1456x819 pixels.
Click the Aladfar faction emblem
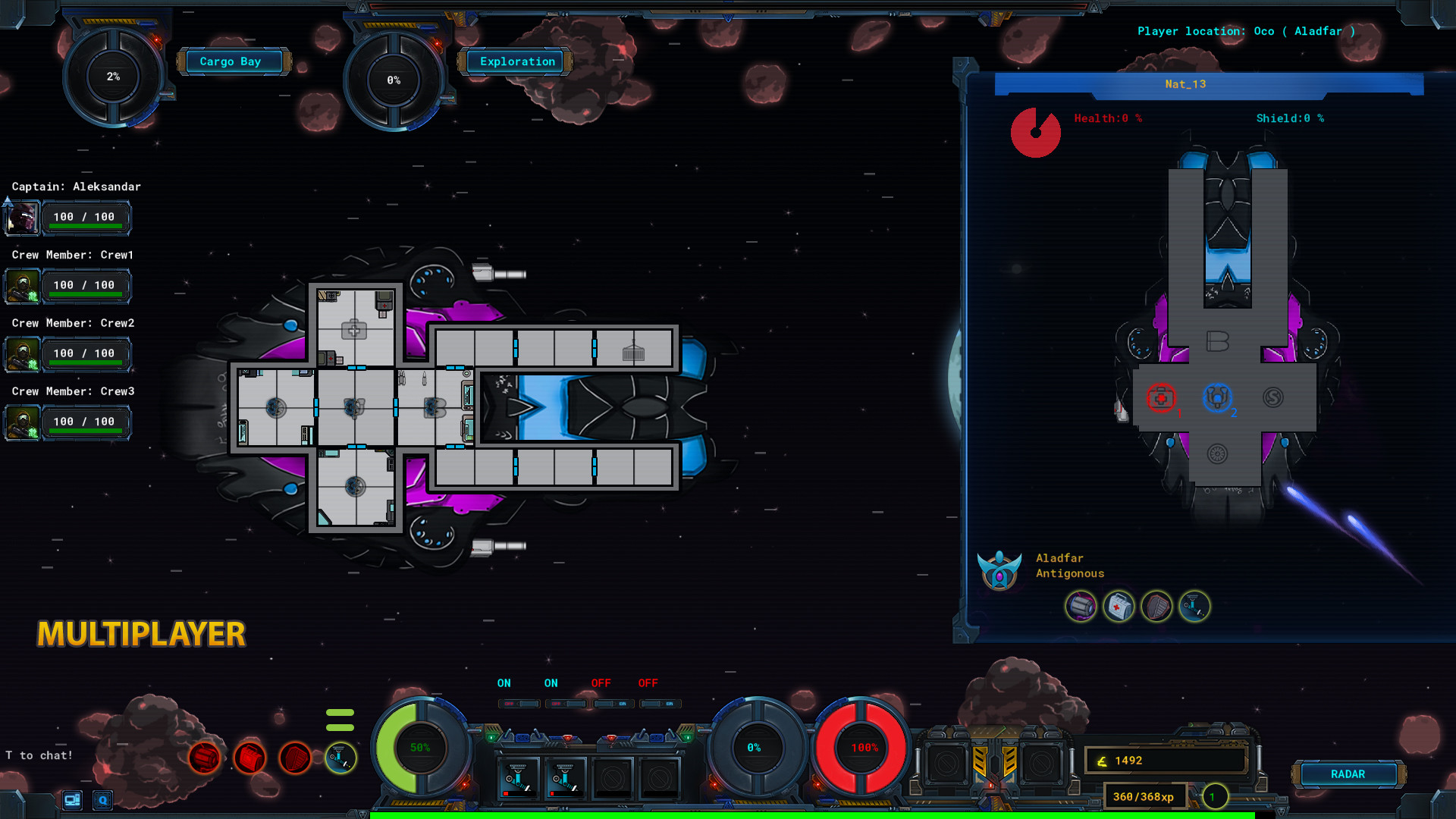[x=1000, y=570]
